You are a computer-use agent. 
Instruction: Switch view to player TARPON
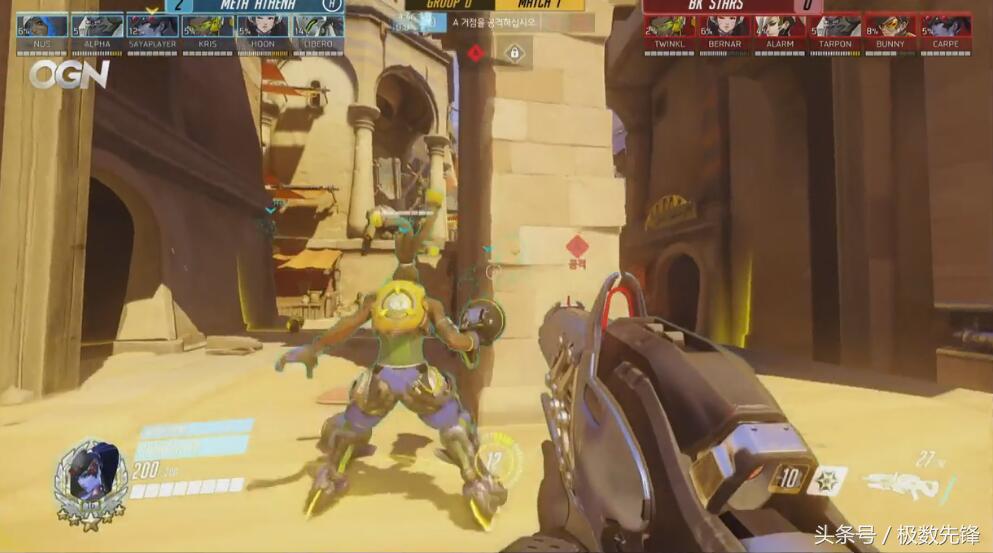[x=835, y=29]
